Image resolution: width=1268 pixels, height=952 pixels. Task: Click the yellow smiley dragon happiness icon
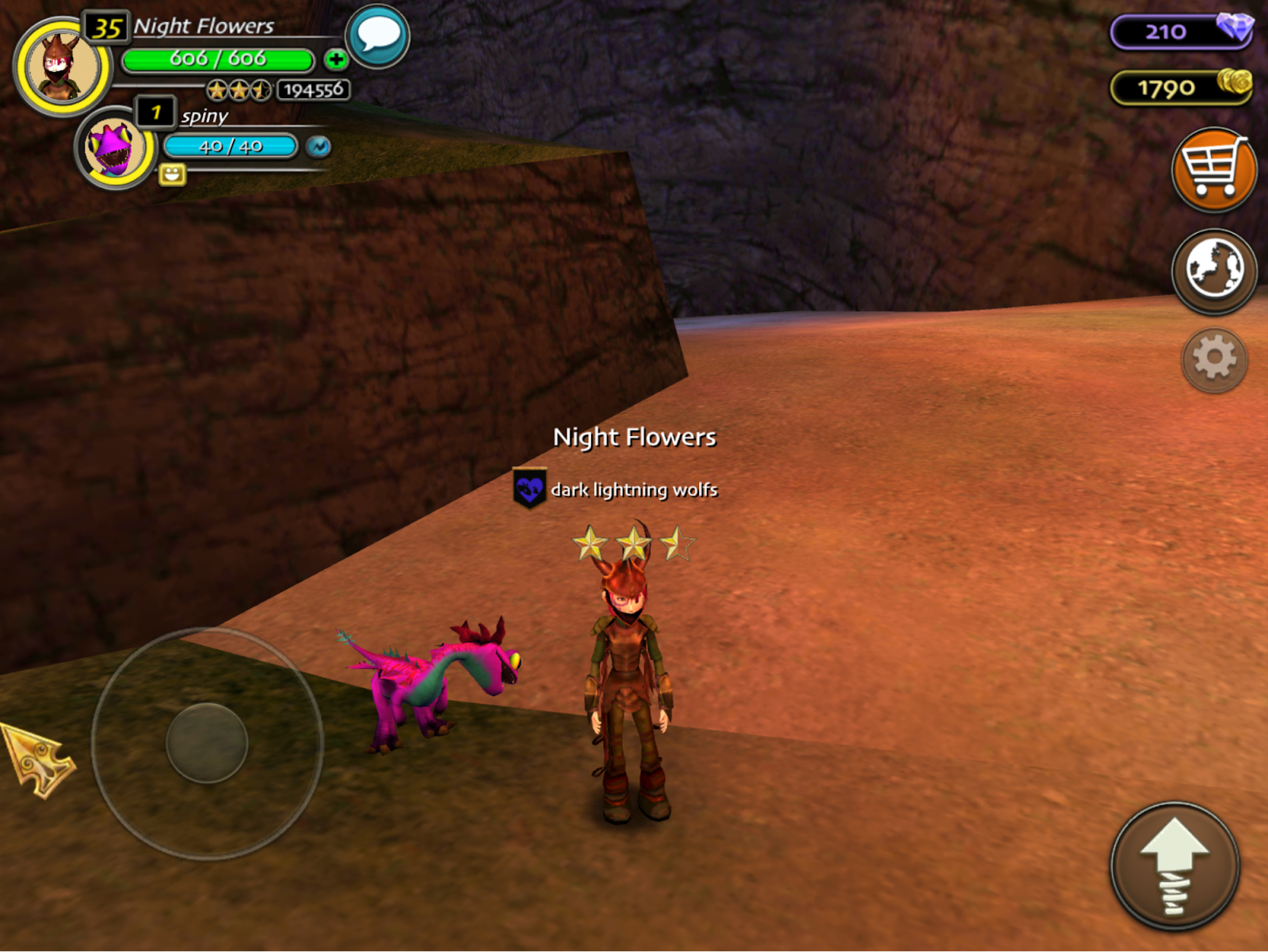coord(172,174)
